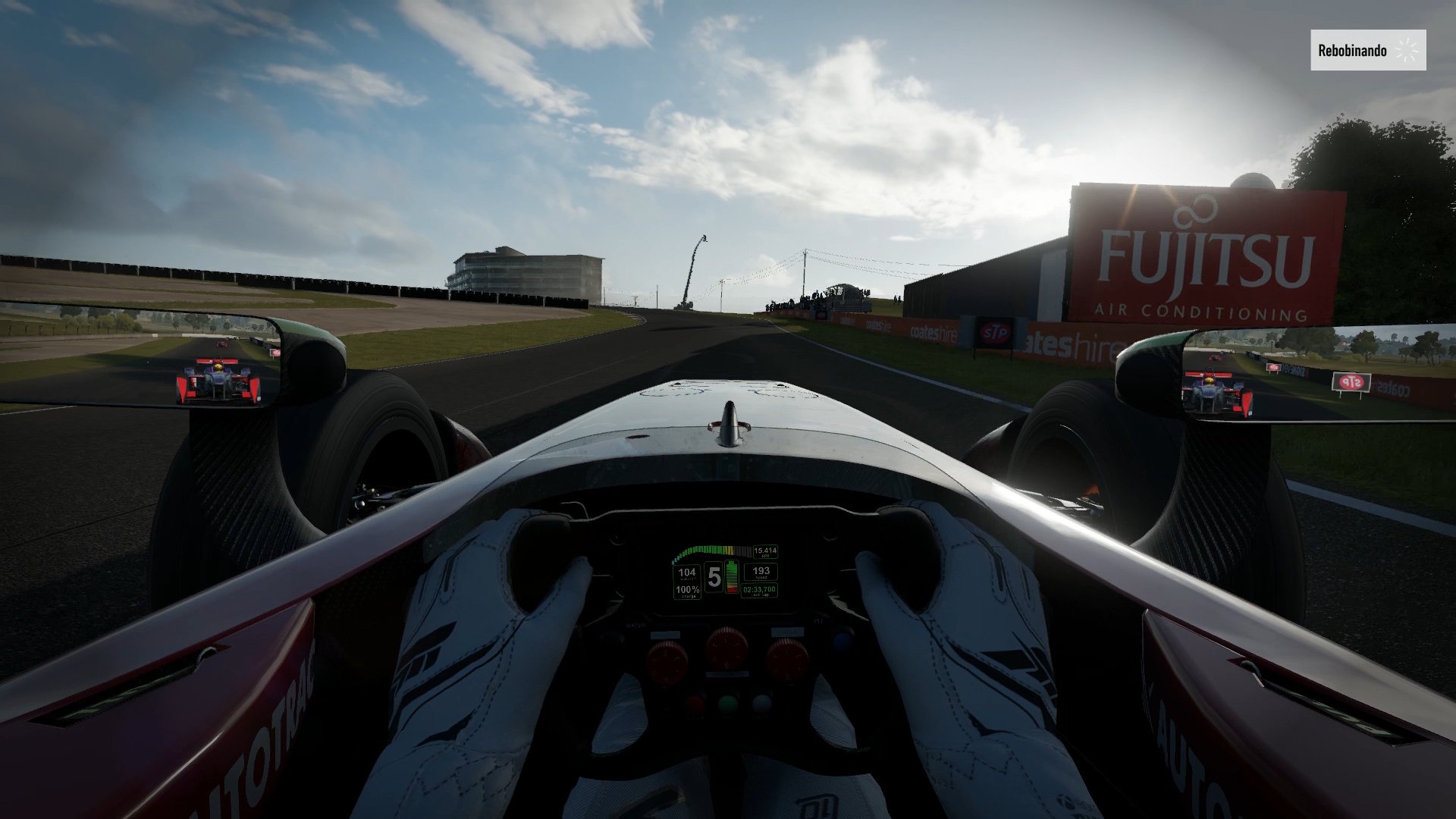Select the 15.414 RPM display box

[x=765, y=551]
